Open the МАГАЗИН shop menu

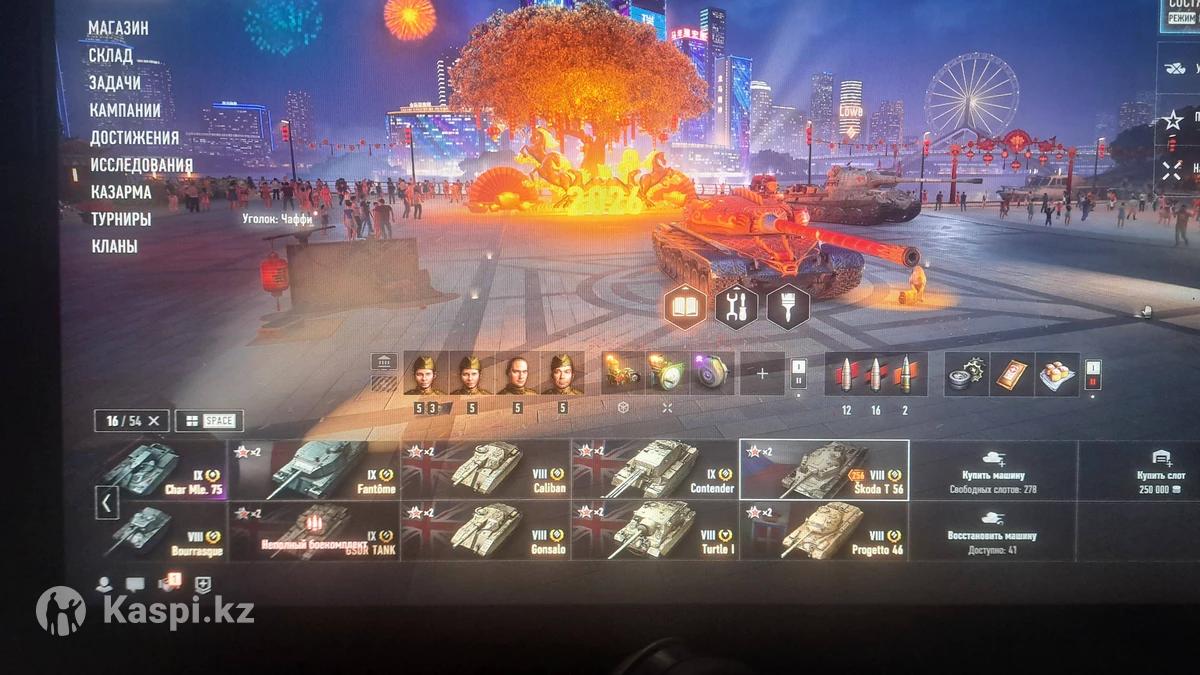tap(118, 28)
